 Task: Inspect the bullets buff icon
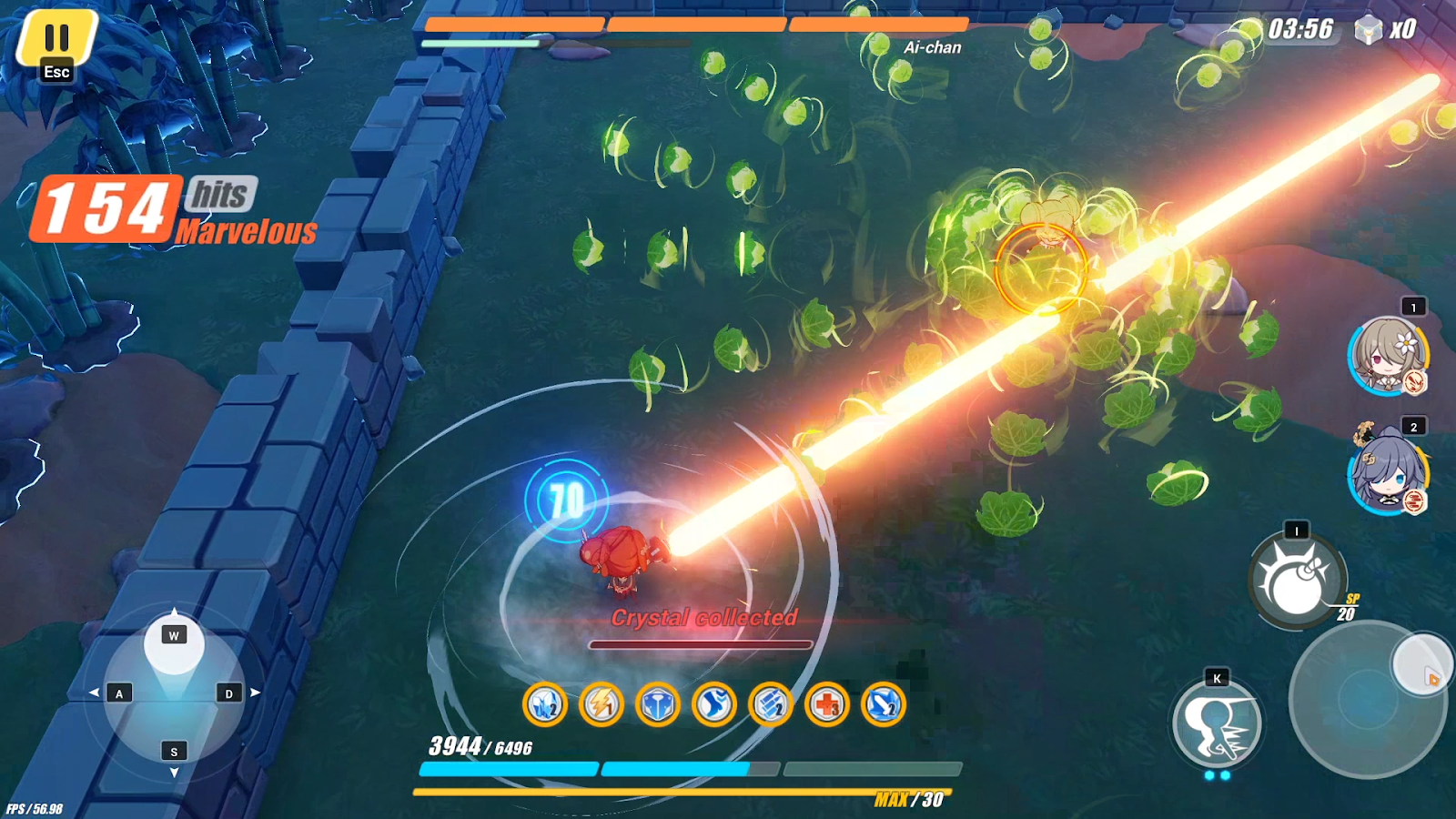click(x=771, y=704)
